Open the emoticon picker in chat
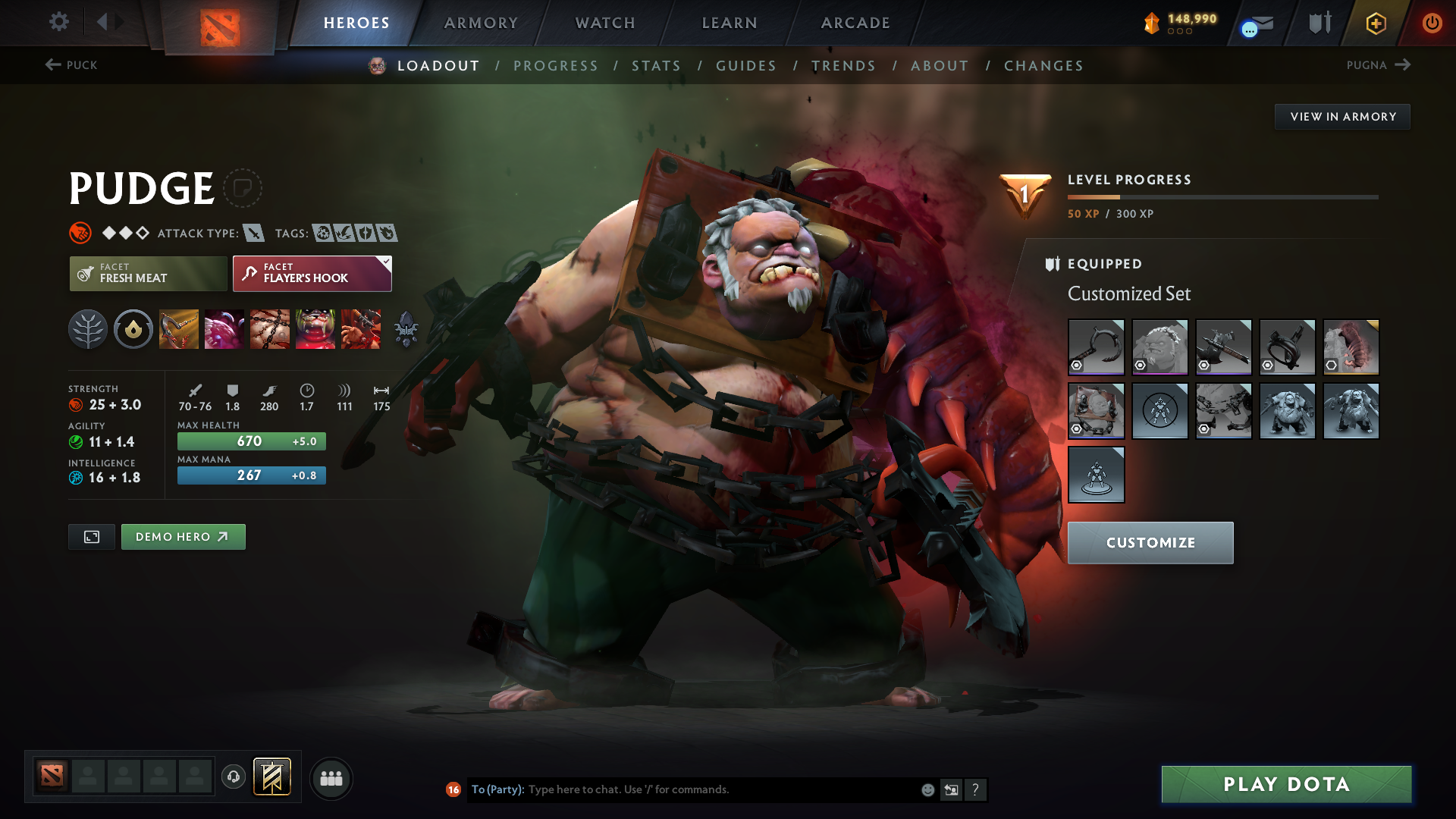This screenshot has height=819, width=1456. tap(927, 789)
